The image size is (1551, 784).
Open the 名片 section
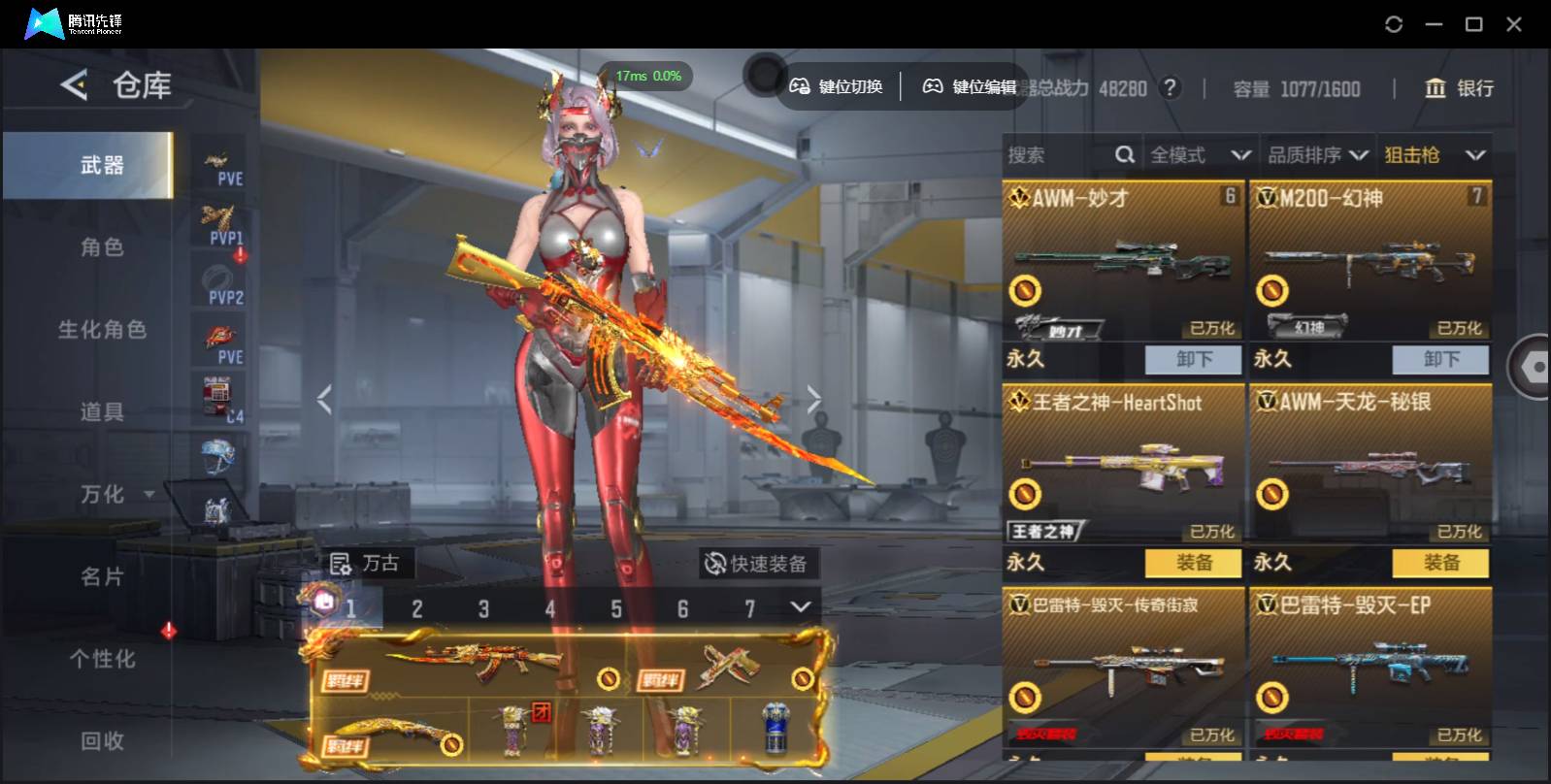pyautogui.click(x=102, y=577)
